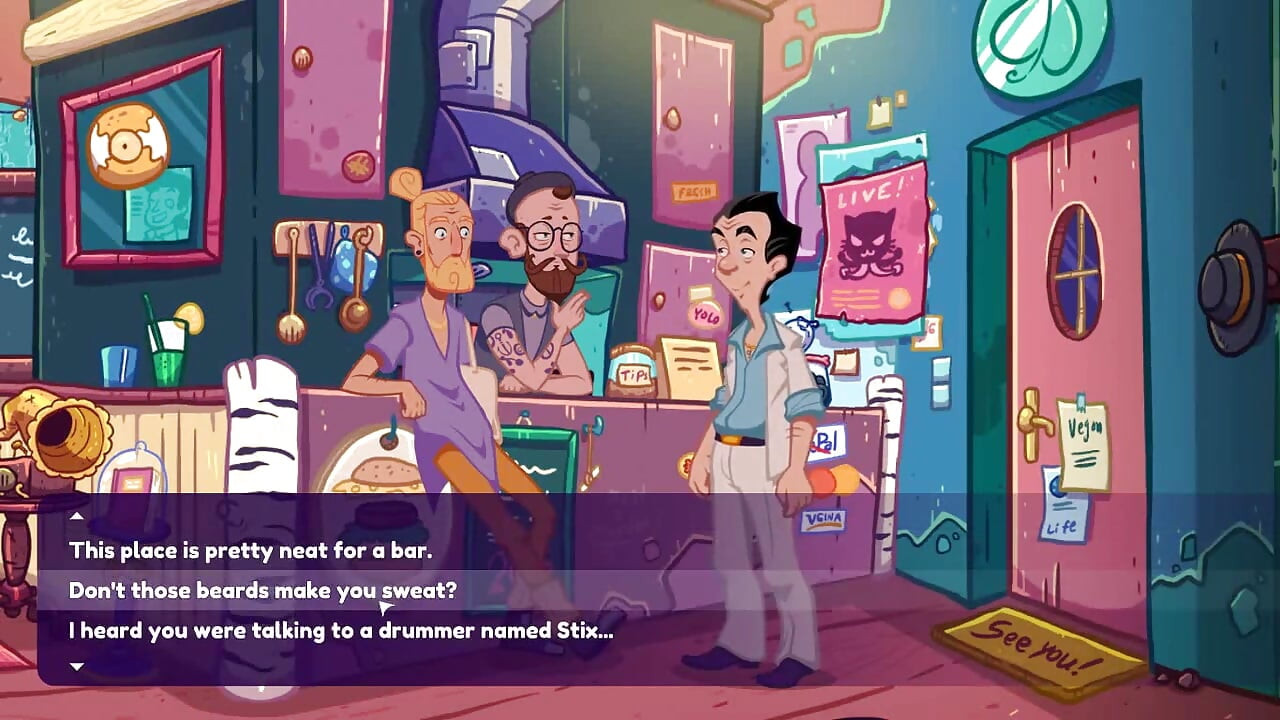The image size is (1280, 720).
Task: Click the TIPS jar on the counter
Action: click(632, 370)
